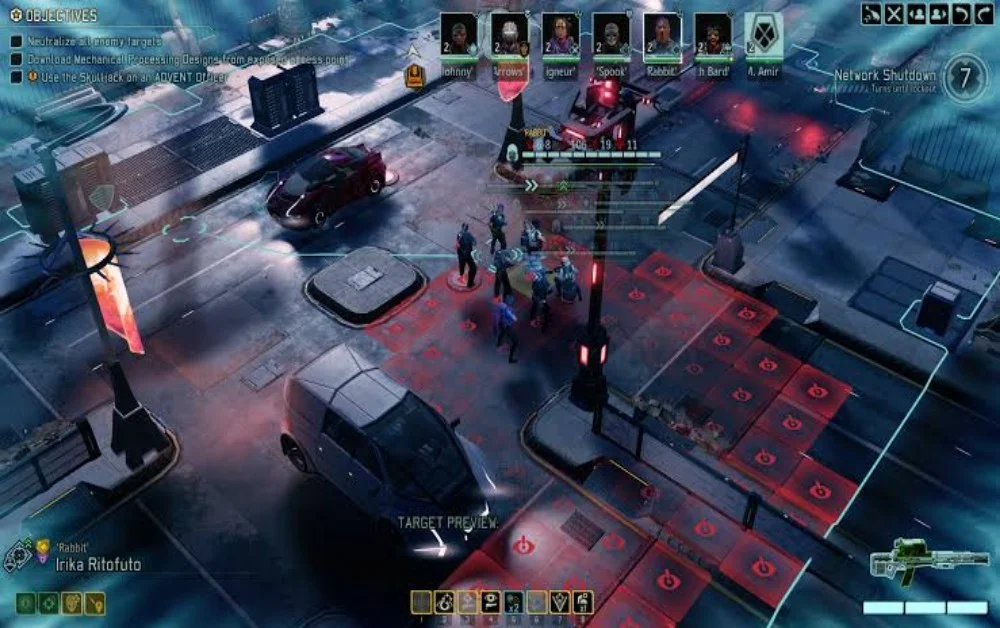Click the X icon in the top-right toolbar
Viewport: 1000px width, 628px height.
point(893,14)
